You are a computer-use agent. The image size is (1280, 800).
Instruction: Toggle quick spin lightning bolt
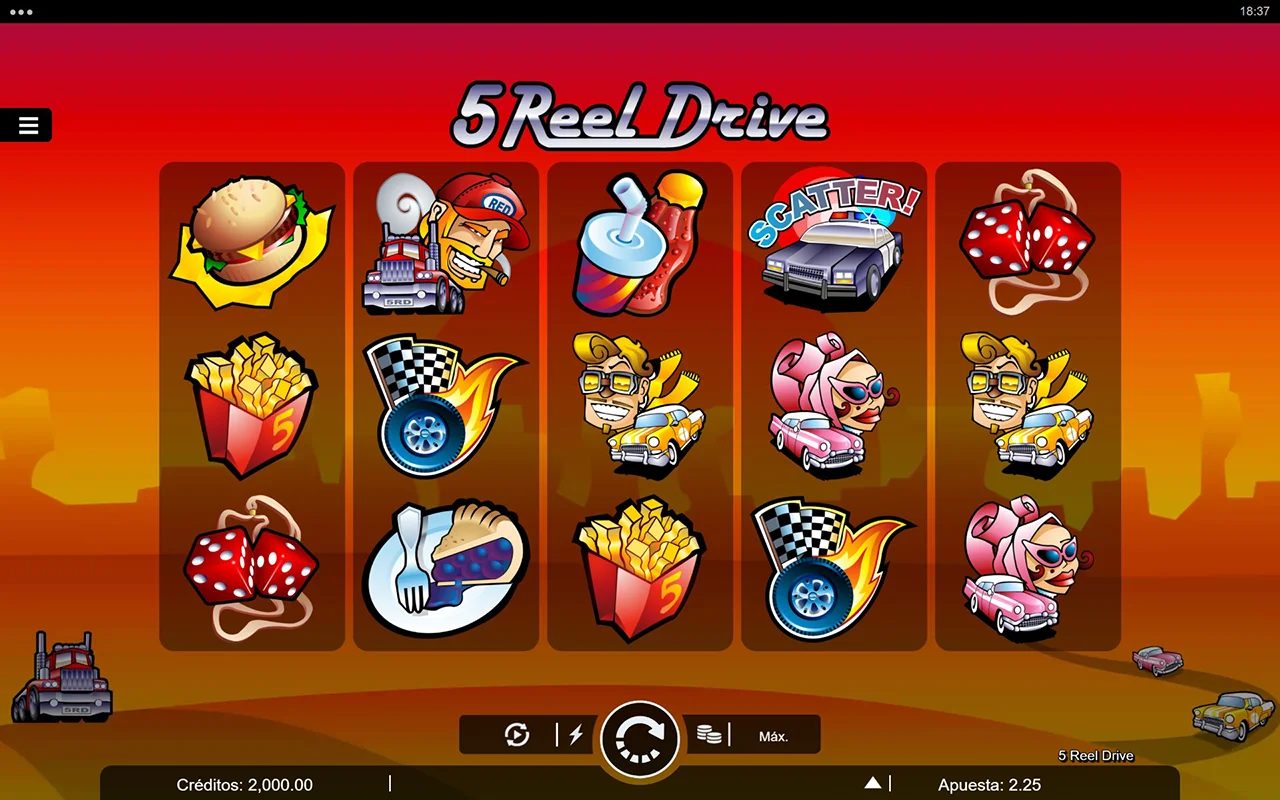pyautogui.click(x=576, y=736)
